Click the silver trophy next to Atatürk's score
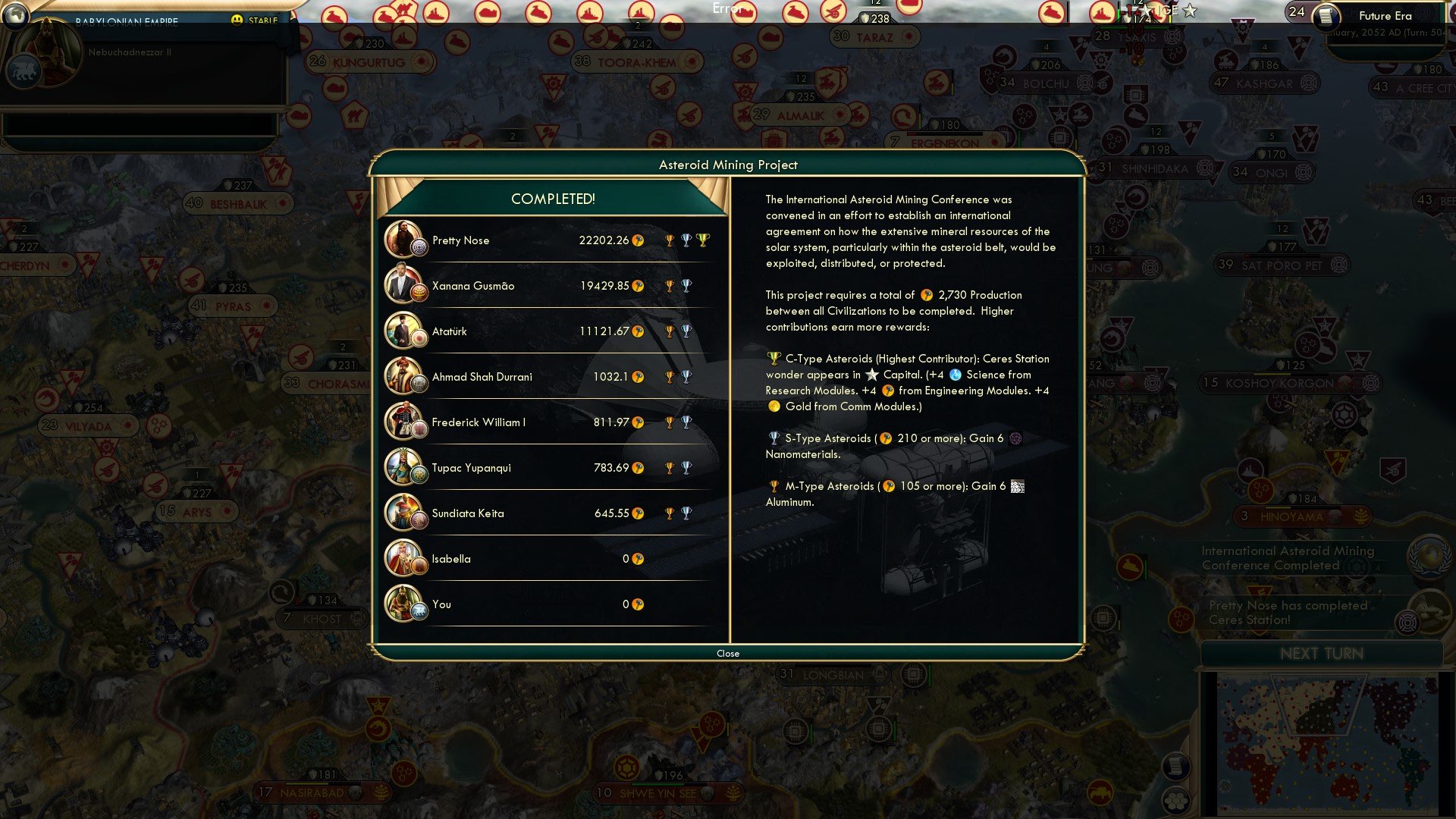Image resolution: width=1456 pixels, height=819 pixels. point(686,331)
